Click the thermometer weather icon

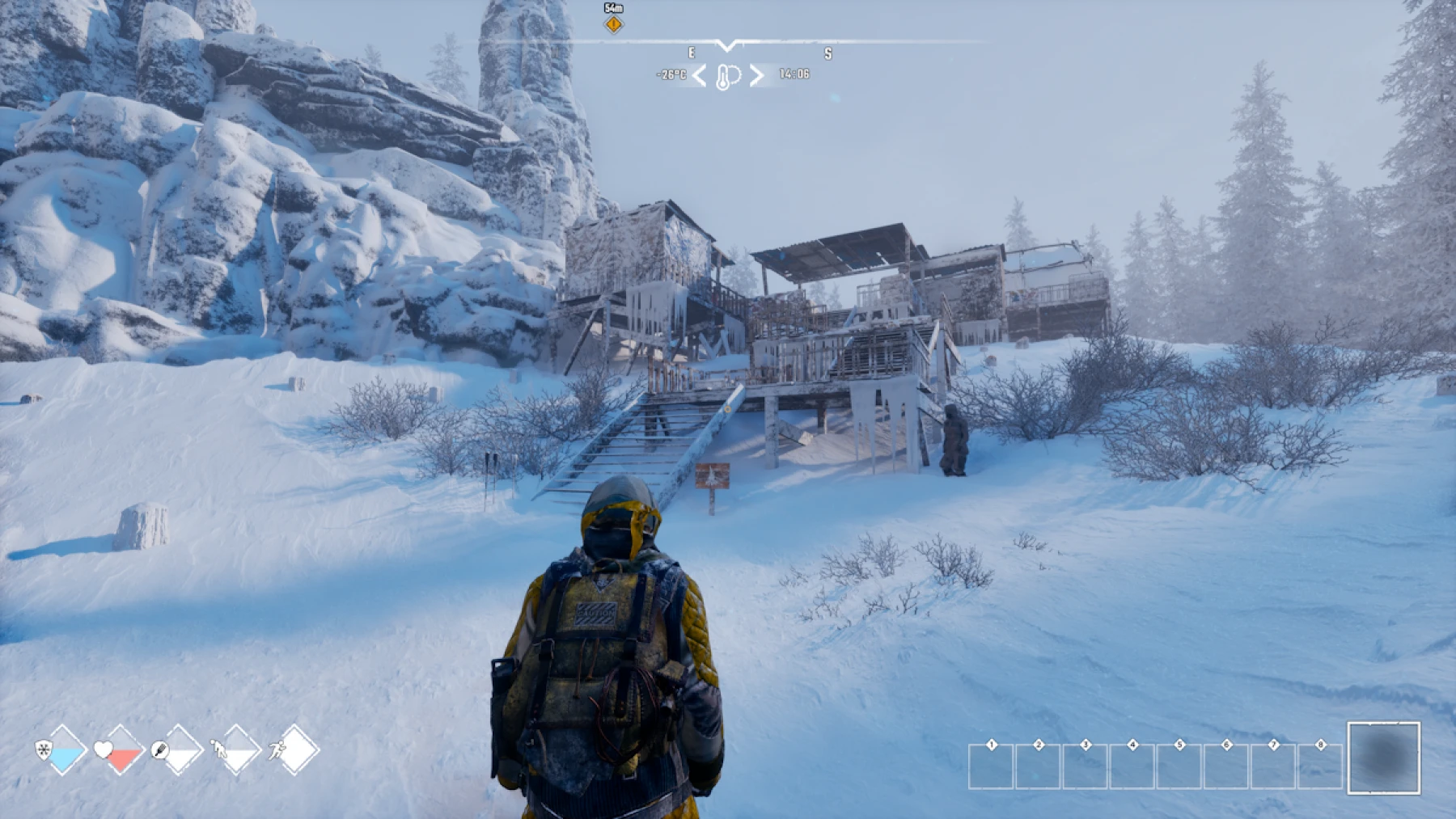coord(723,75)
